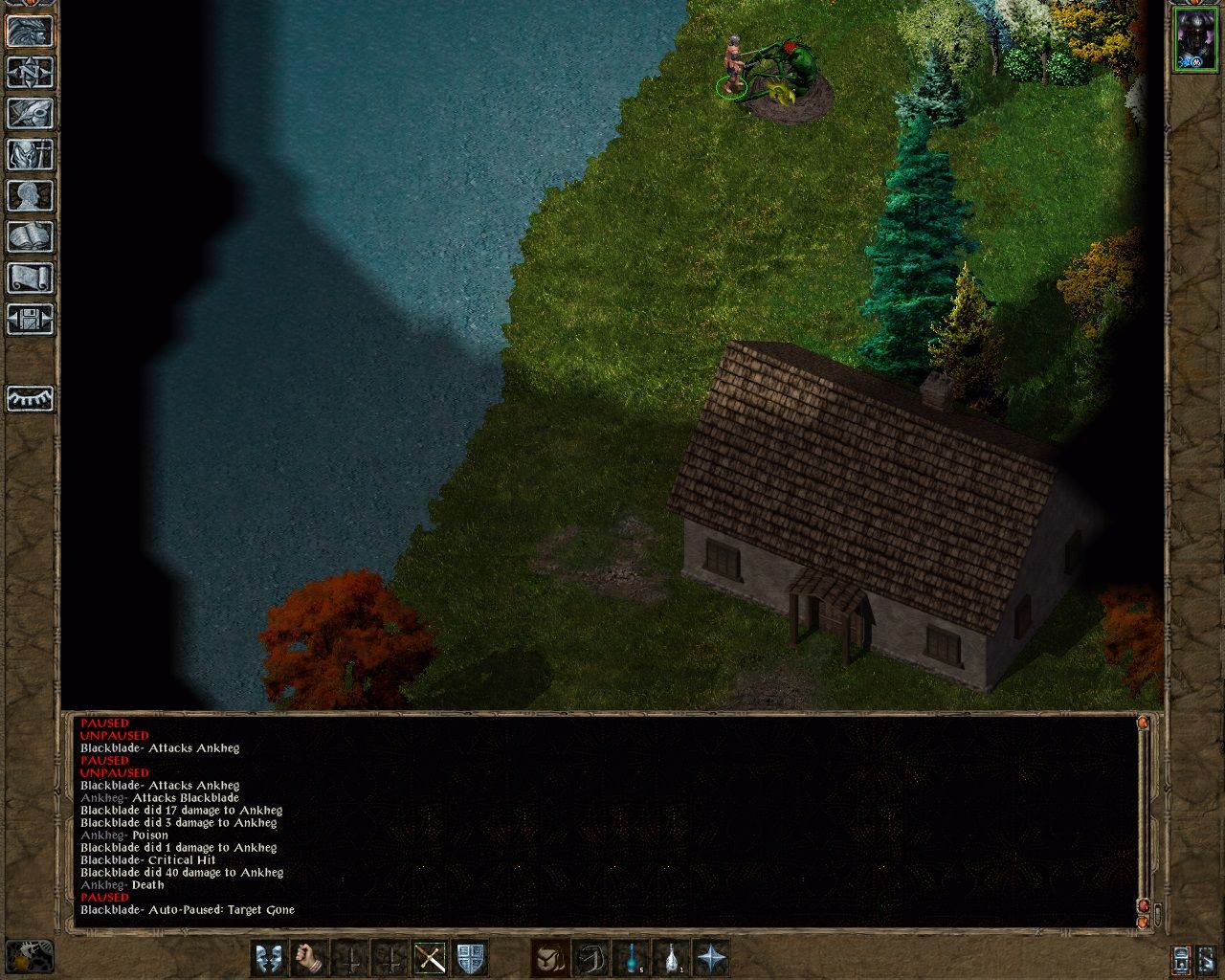Screen dimensions: 1225x980
Task: Open the area map with compass icon
Action: [x=30, y=72]
